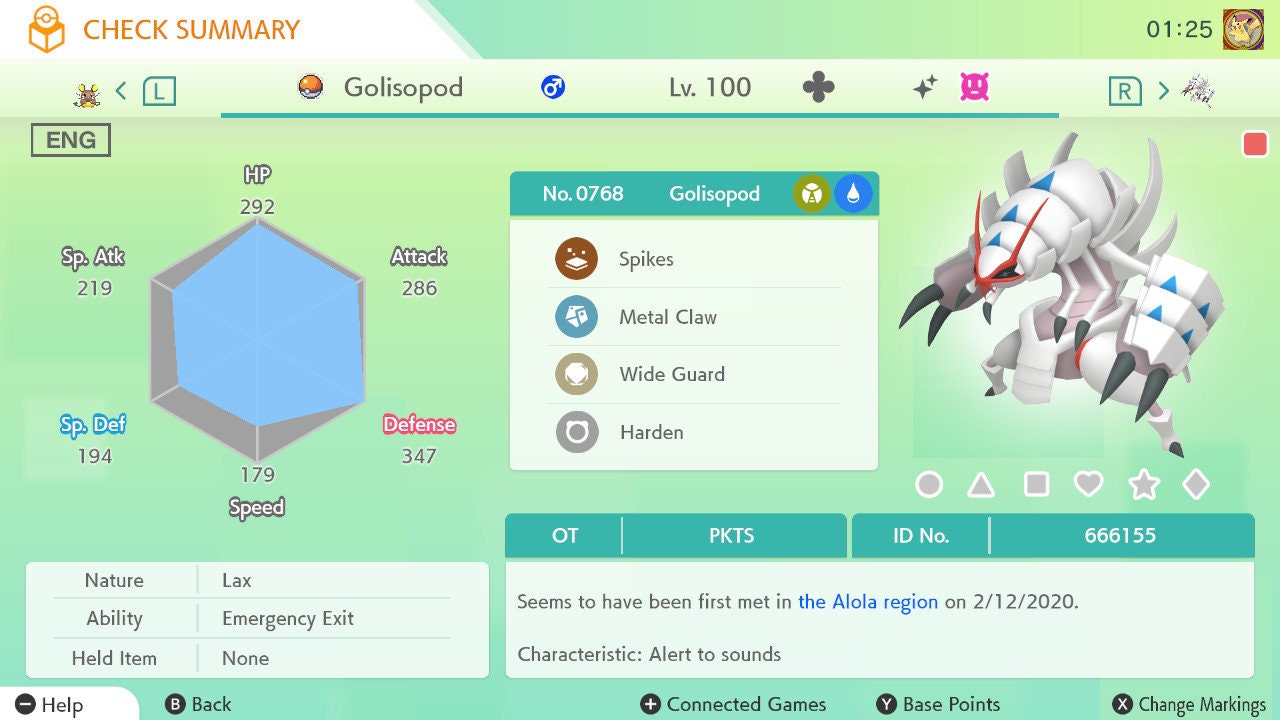Toggle the square marking
The image size is (1280, 720).
pyautogui.click(x=1036, y=485)
